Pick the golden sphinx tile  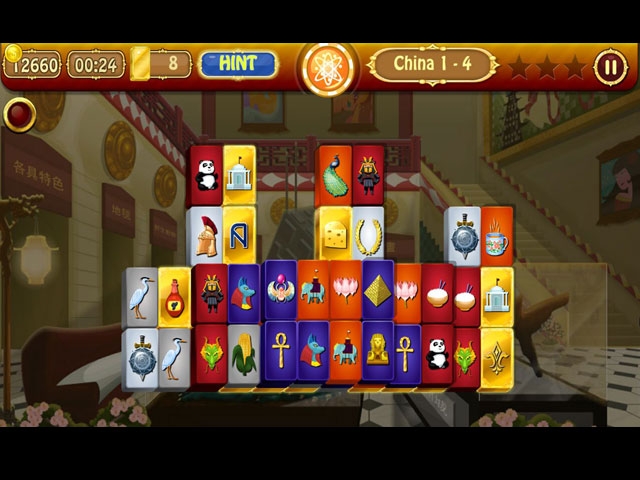click(377, 350)
